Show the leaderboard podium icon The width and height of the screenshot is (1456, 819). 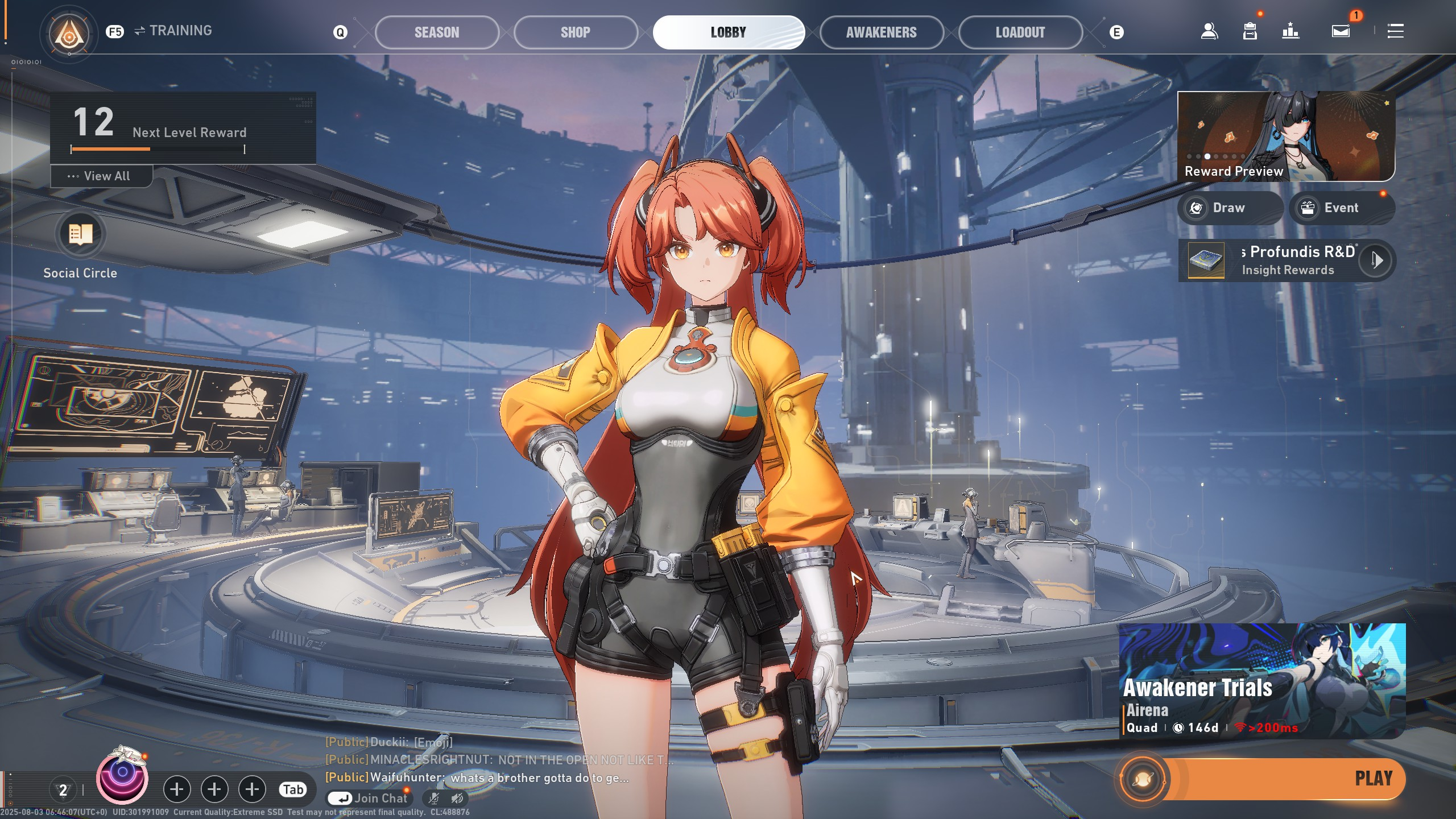coord(1290,31)
